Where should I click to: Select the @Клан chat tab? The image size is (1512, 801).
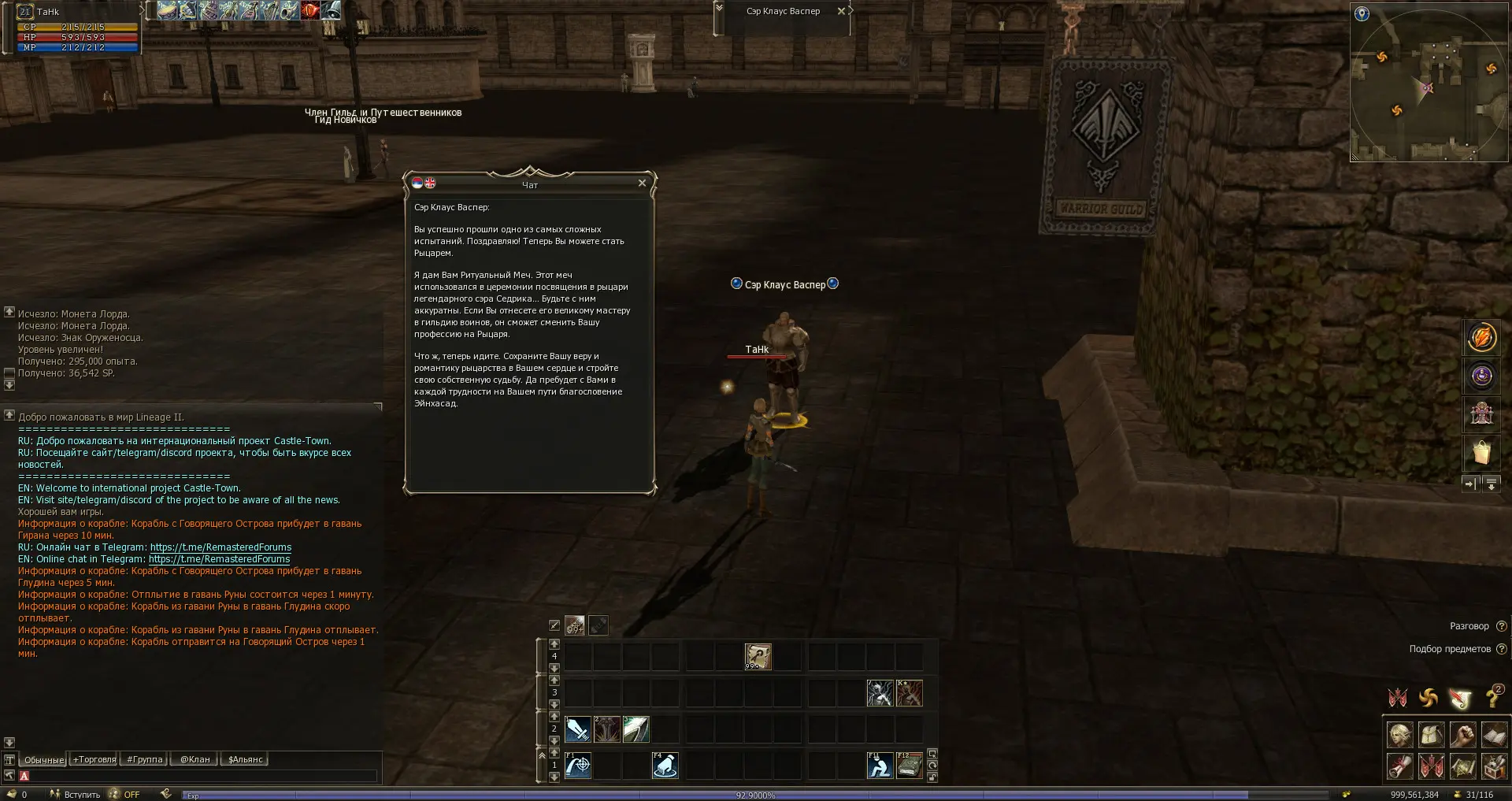[195, 759]
